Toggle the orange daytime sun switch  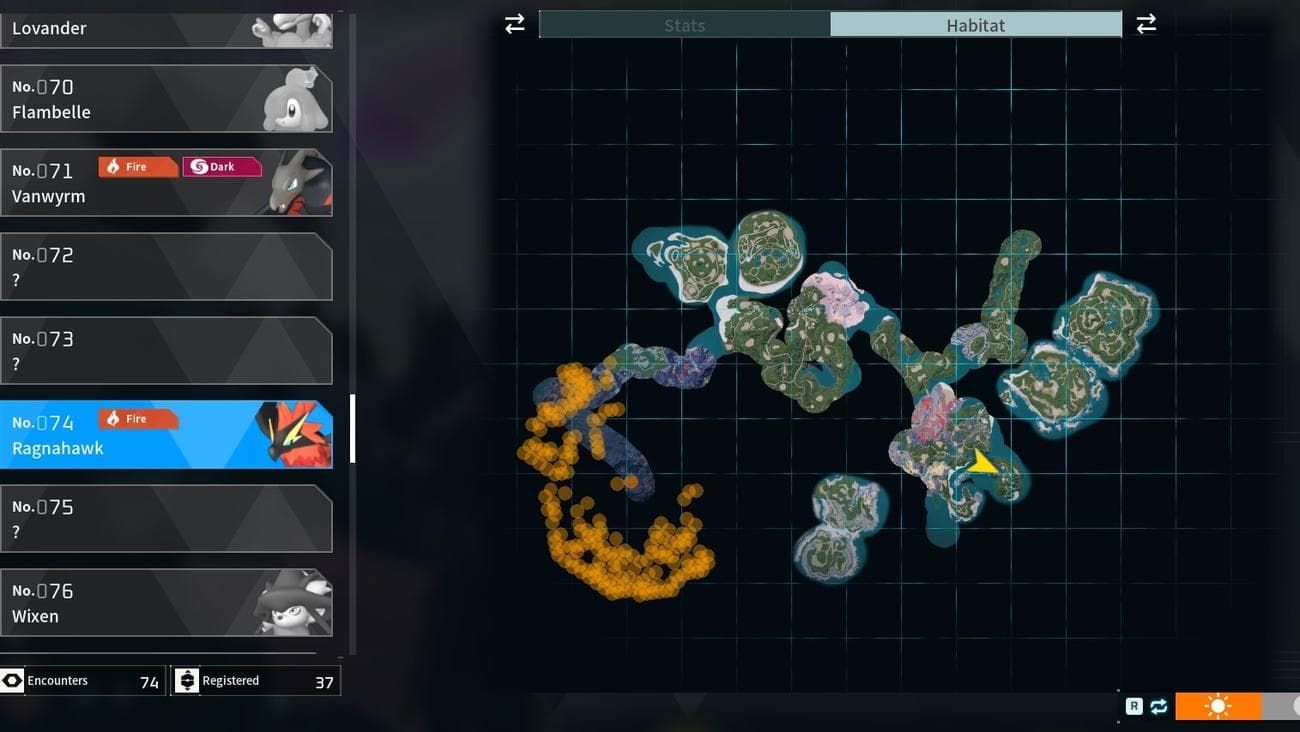1218,706
